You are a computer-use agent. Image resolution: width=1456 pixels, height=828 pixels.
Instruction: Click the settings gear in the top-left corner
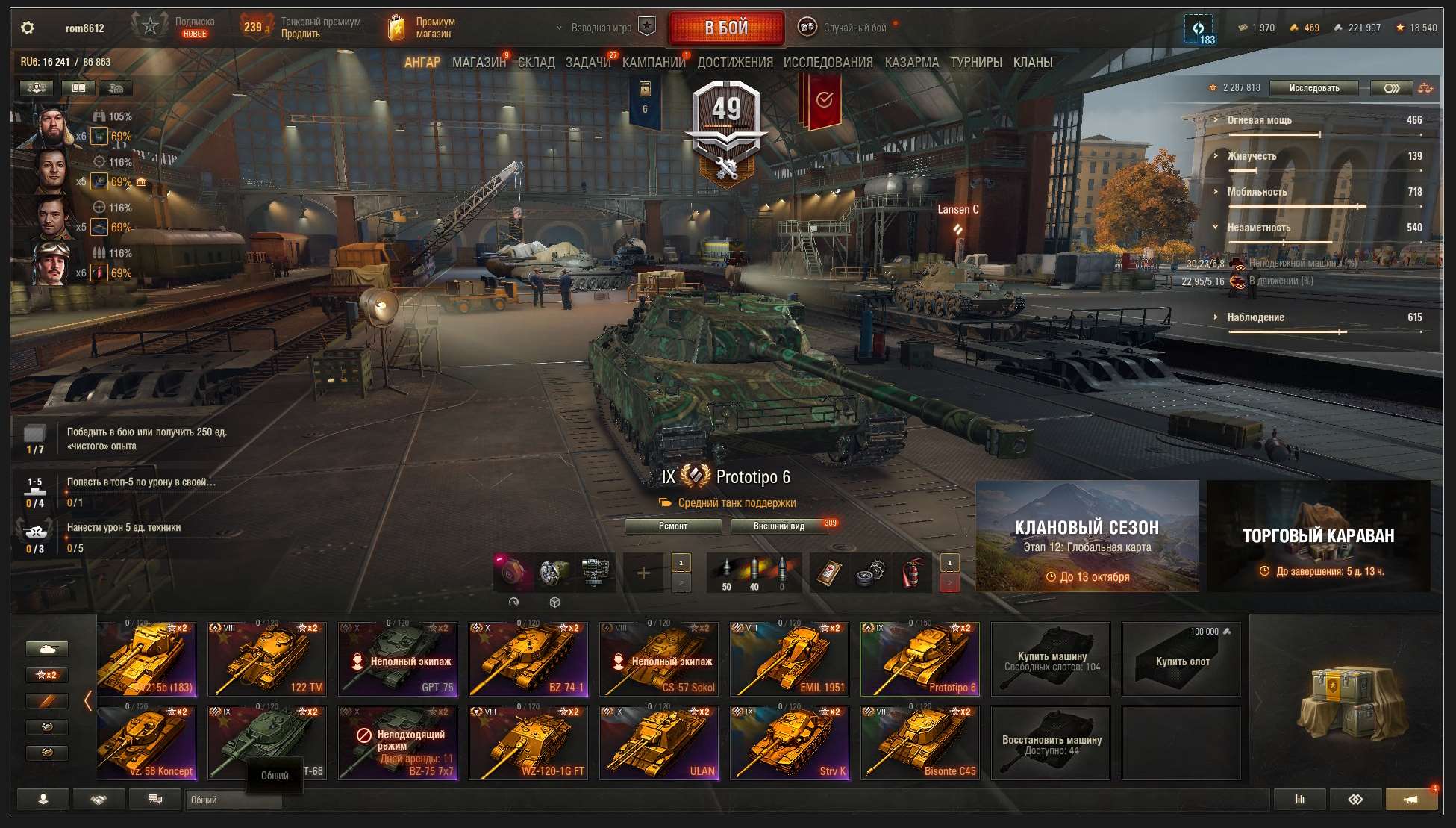point(28,26)
